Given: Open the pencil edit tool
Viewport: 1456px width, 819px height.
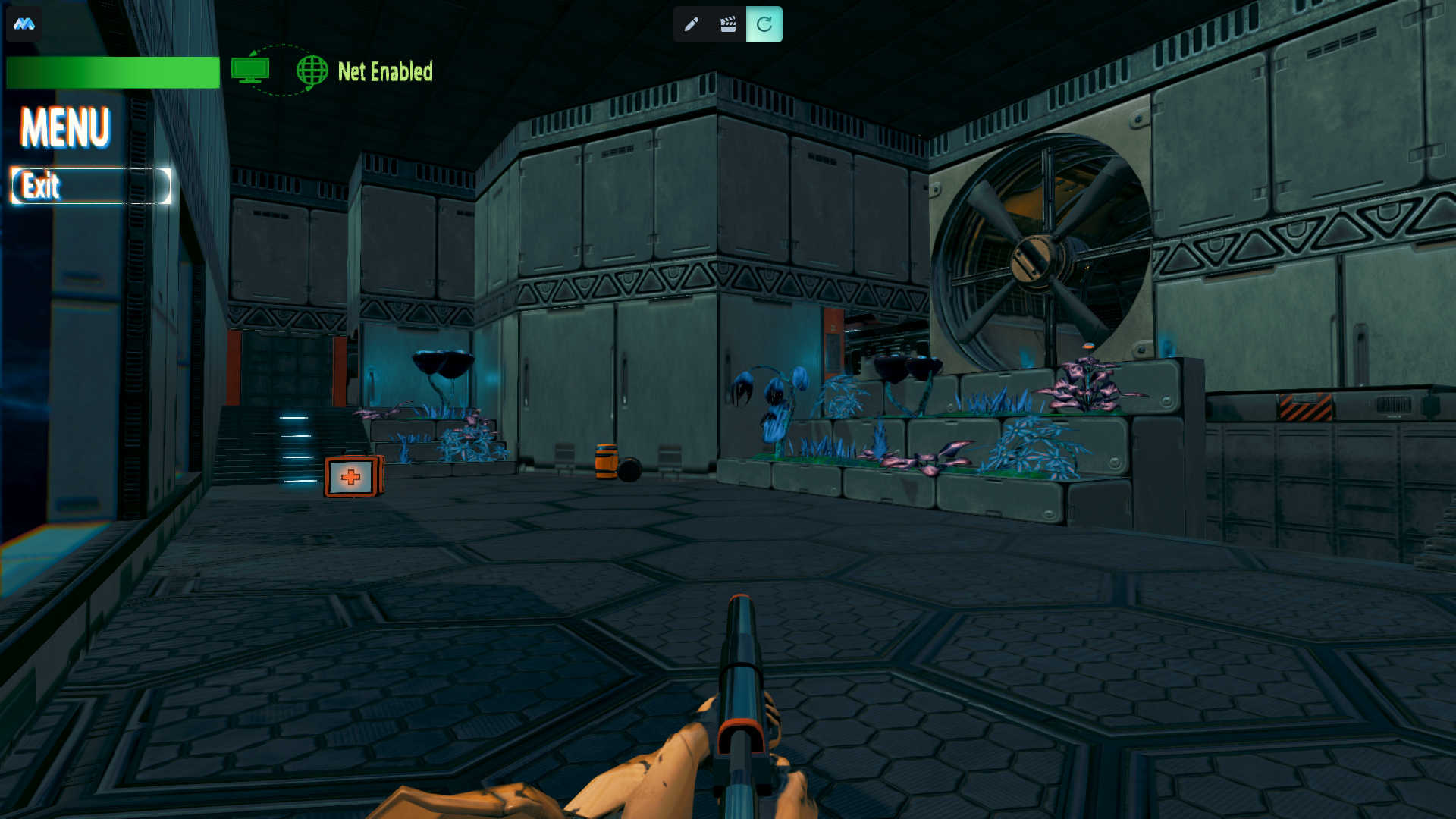Looking at the screenshot, I should (x=691, y=24).
